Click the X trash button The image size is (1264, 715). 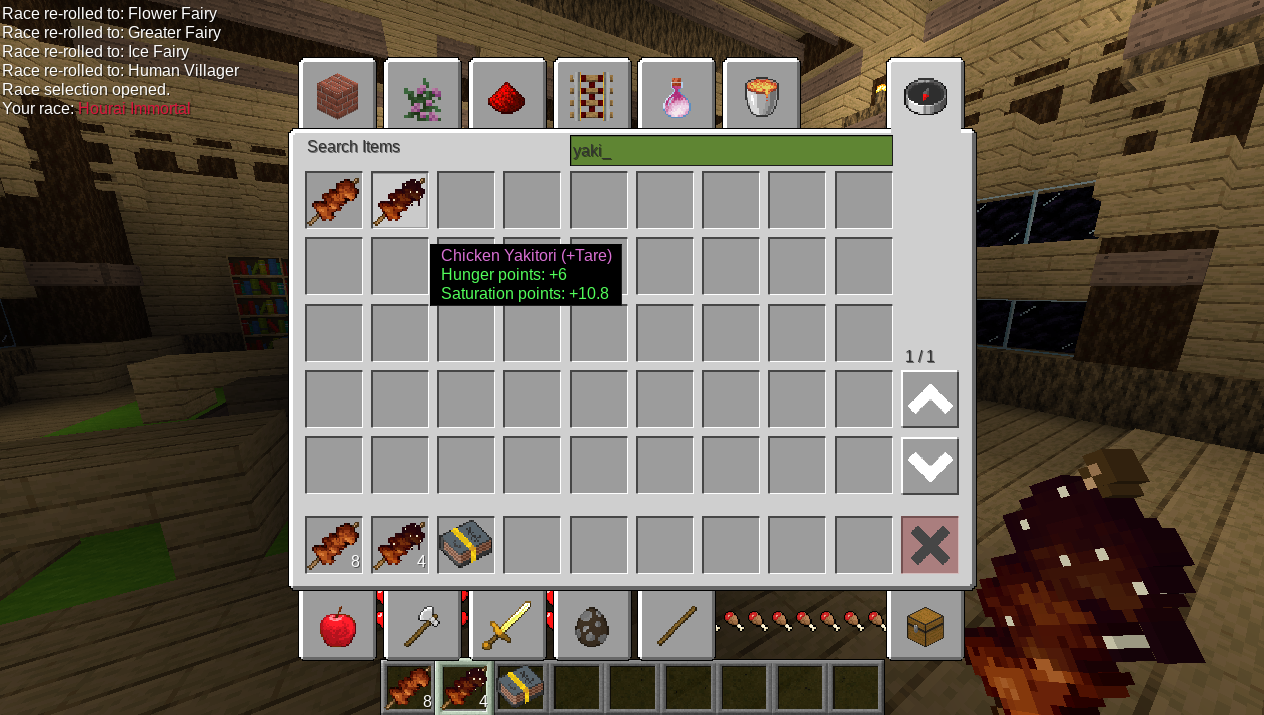point(930,545)
